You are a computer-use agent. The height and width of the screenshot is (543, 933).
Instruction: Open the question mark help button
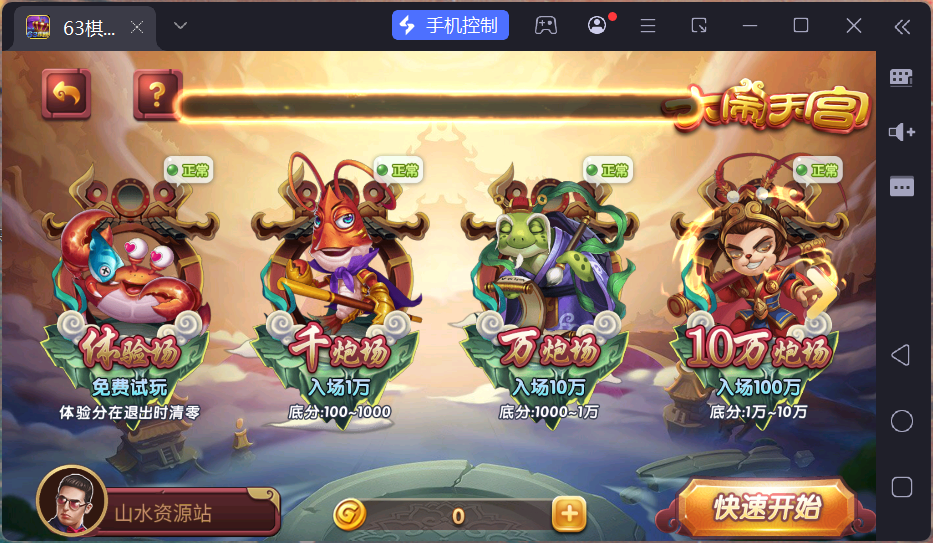[156, 95]
